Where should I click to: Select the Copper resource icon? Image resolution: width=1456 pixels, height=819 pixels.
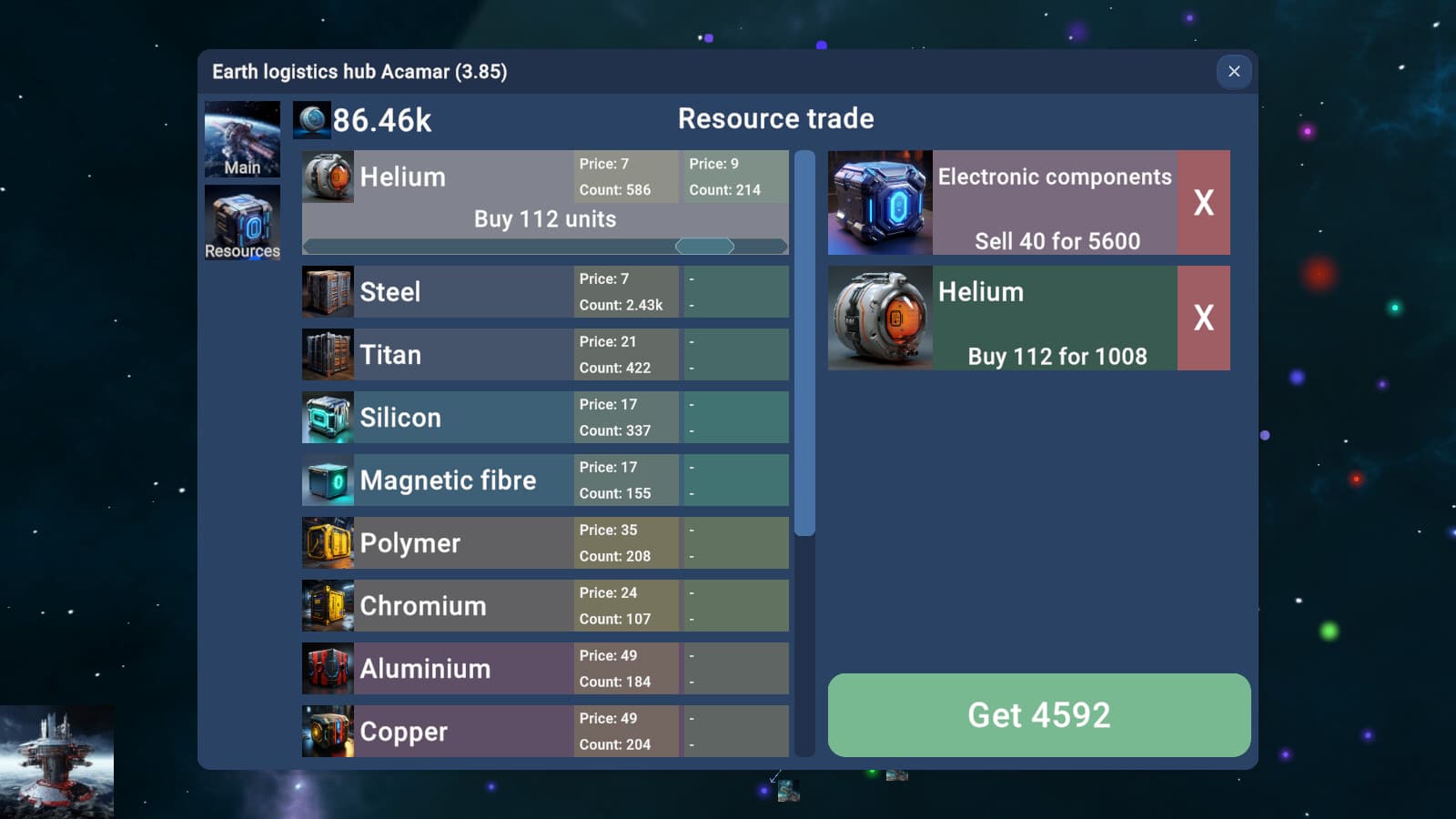[328, 731]
